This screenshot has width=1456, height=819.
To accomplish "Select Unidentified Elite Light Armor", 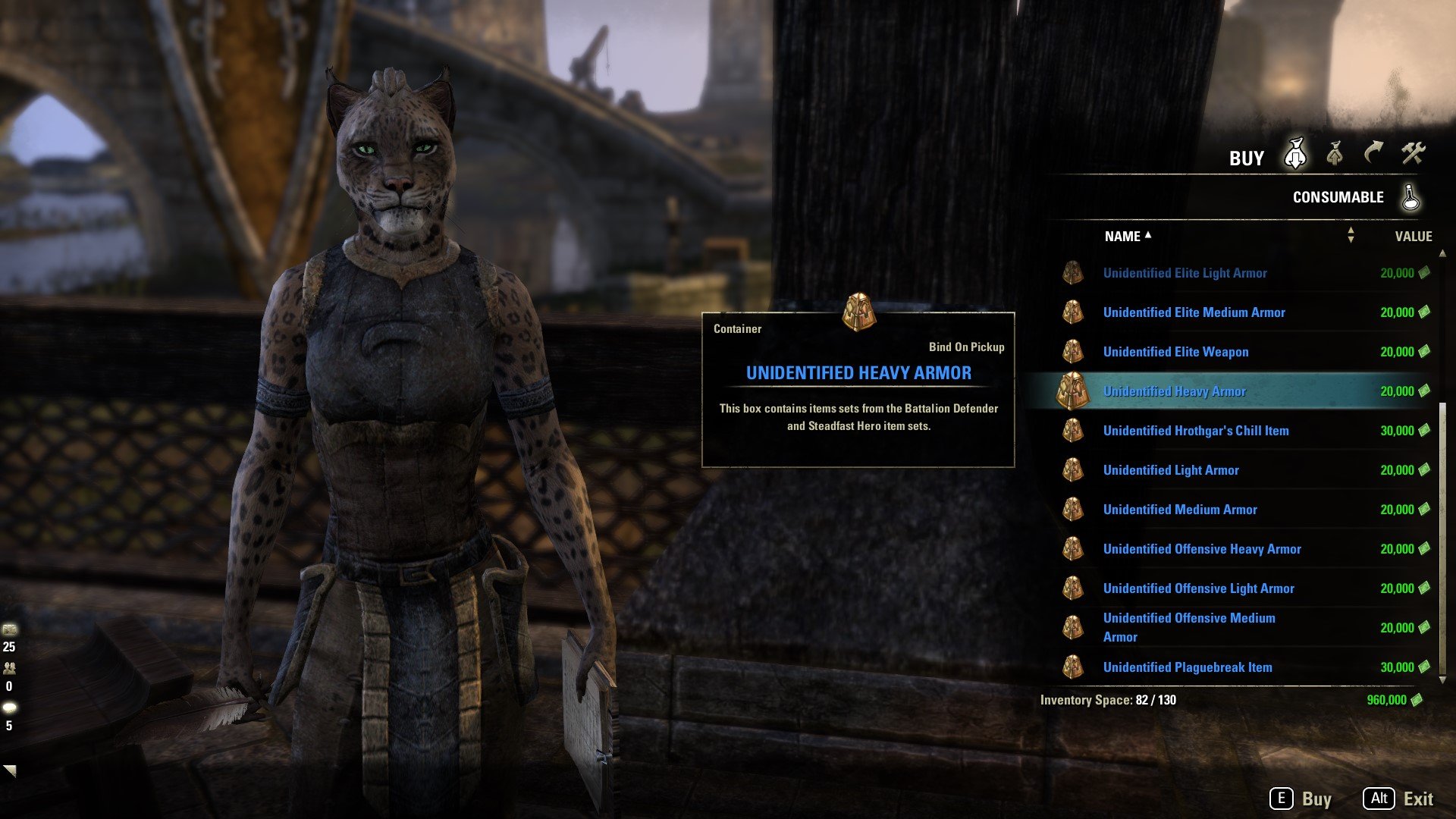I will point(1185,273).
